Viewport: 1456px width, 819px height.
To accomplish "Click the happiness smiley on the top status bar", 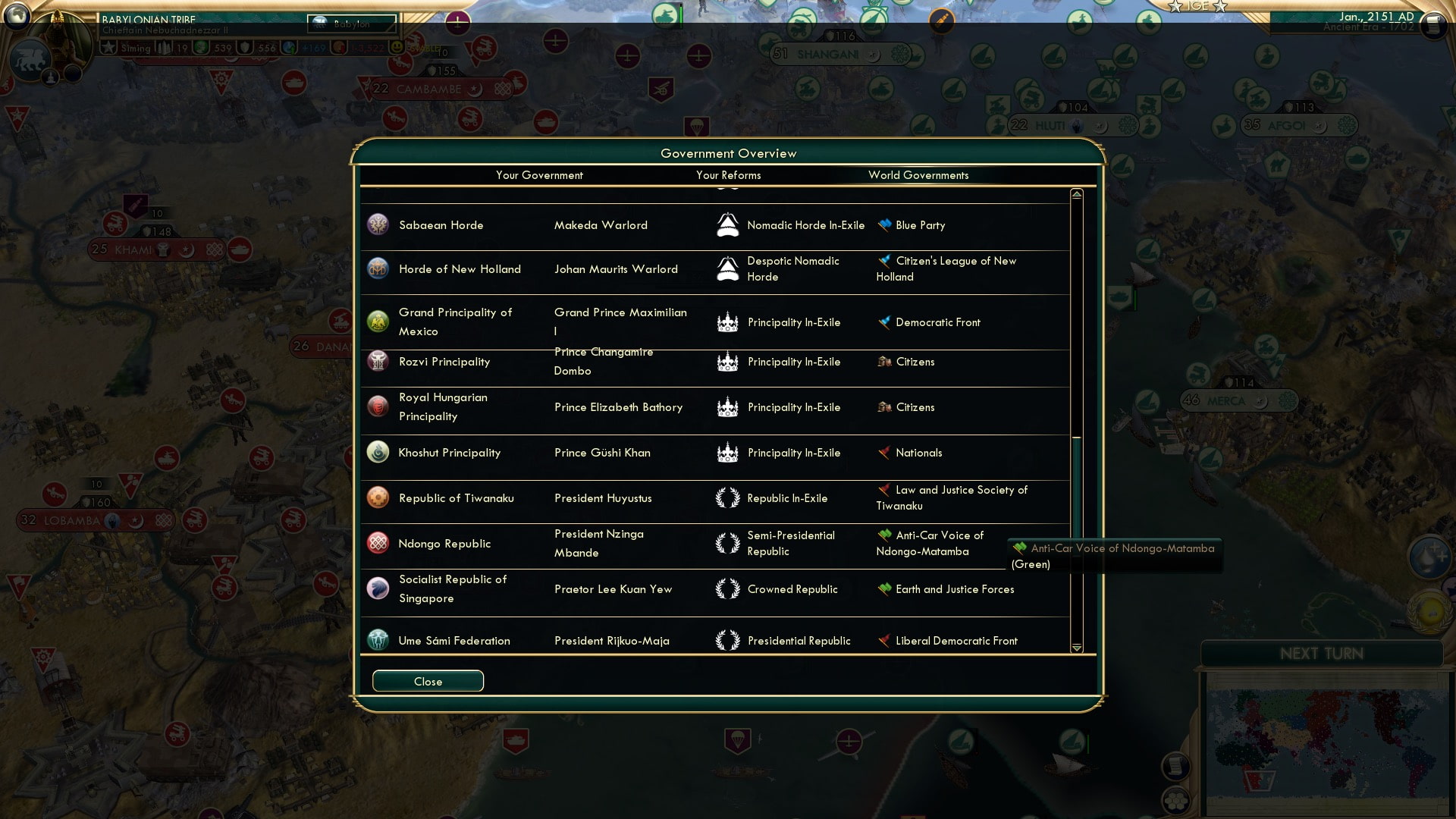I will [397, 47].
